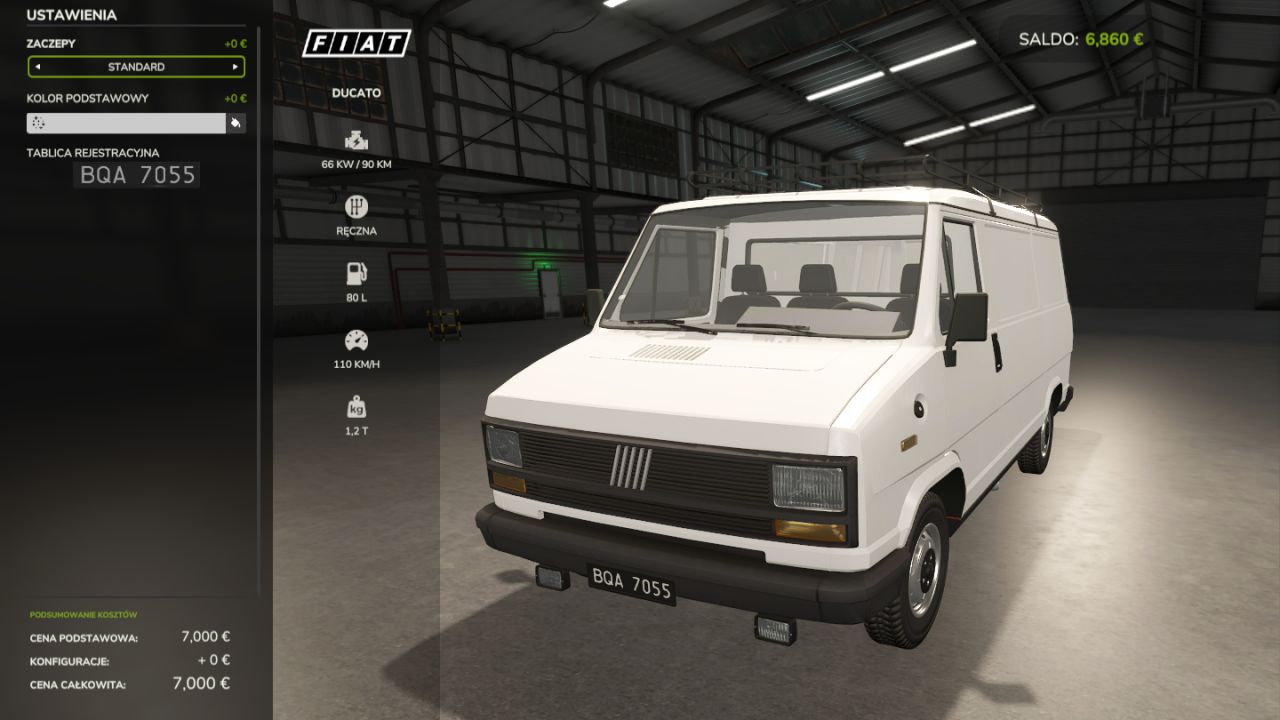Click the paint bucket color picker icon
This screenshot has height=720, width=1280.
(x=236, y=123)
